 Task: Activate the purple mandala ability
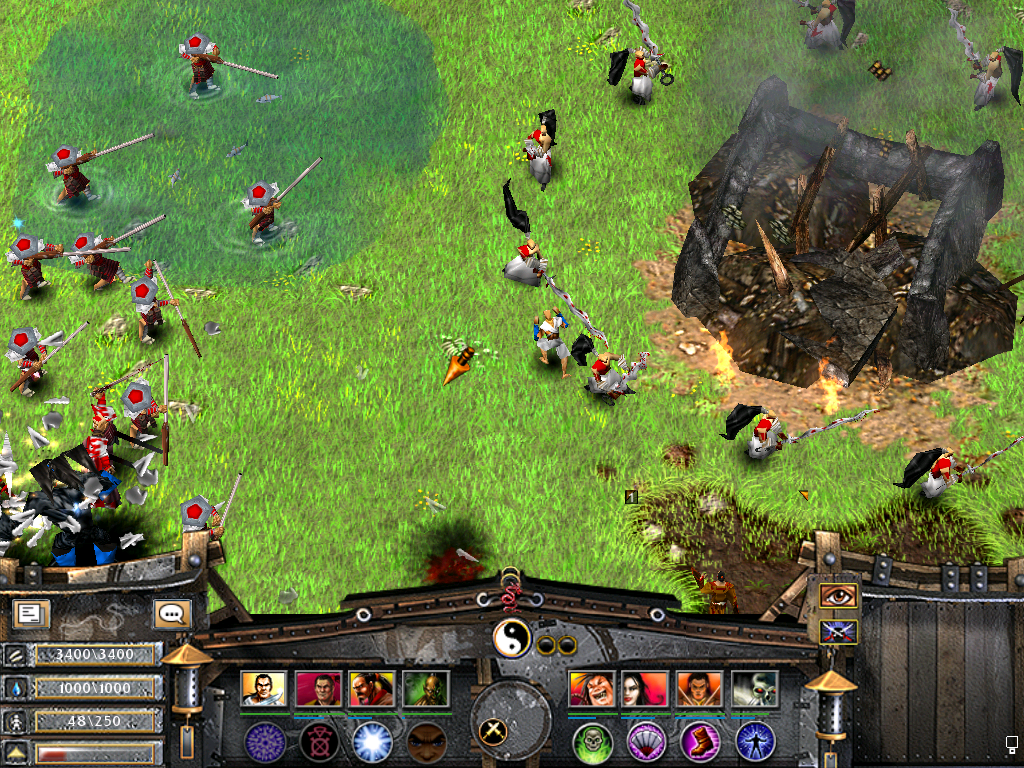(265, 741)
